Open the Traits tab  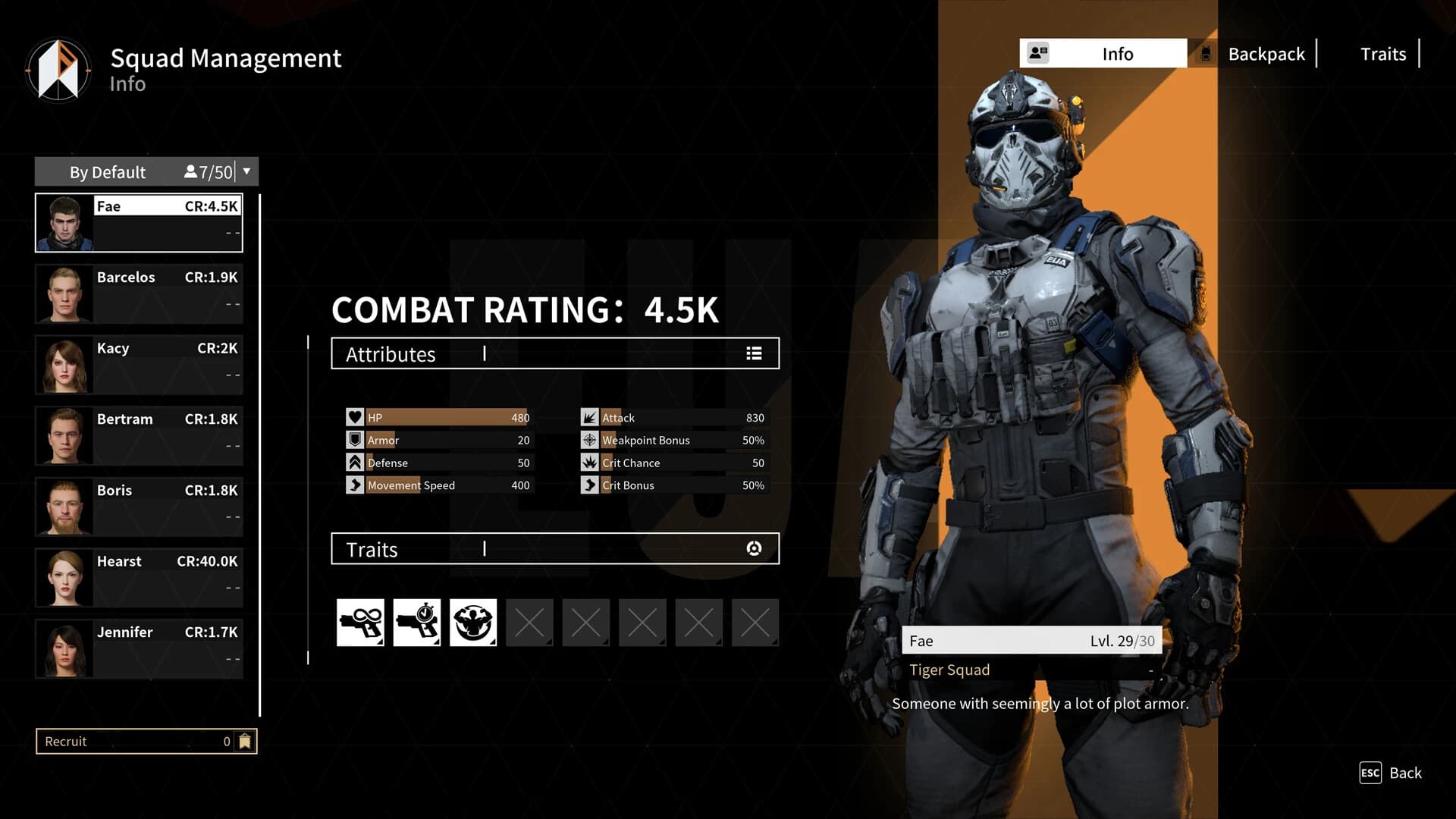(1382, 53)
